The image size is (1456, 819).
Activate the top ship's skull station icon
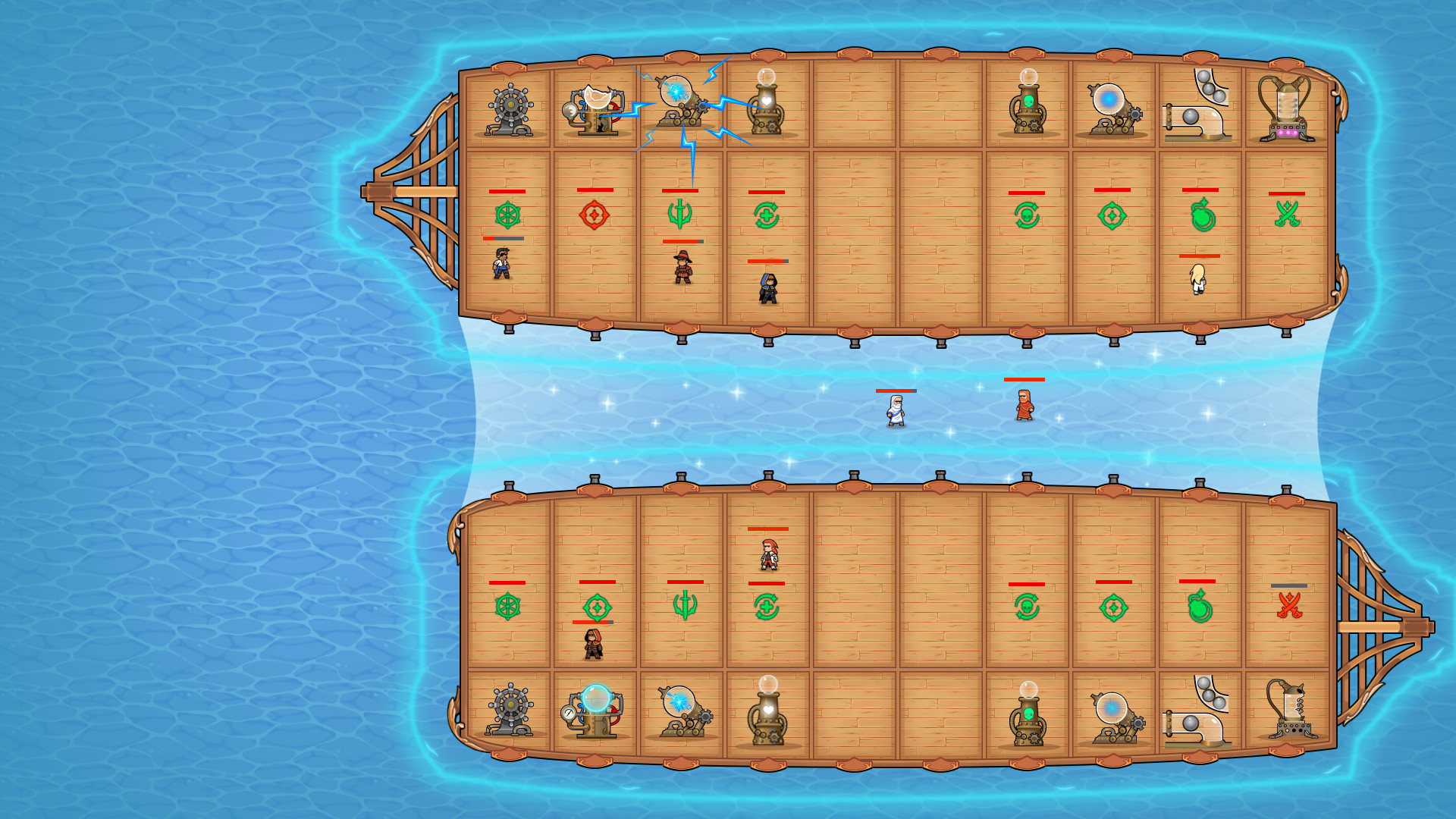[1027, 216]
